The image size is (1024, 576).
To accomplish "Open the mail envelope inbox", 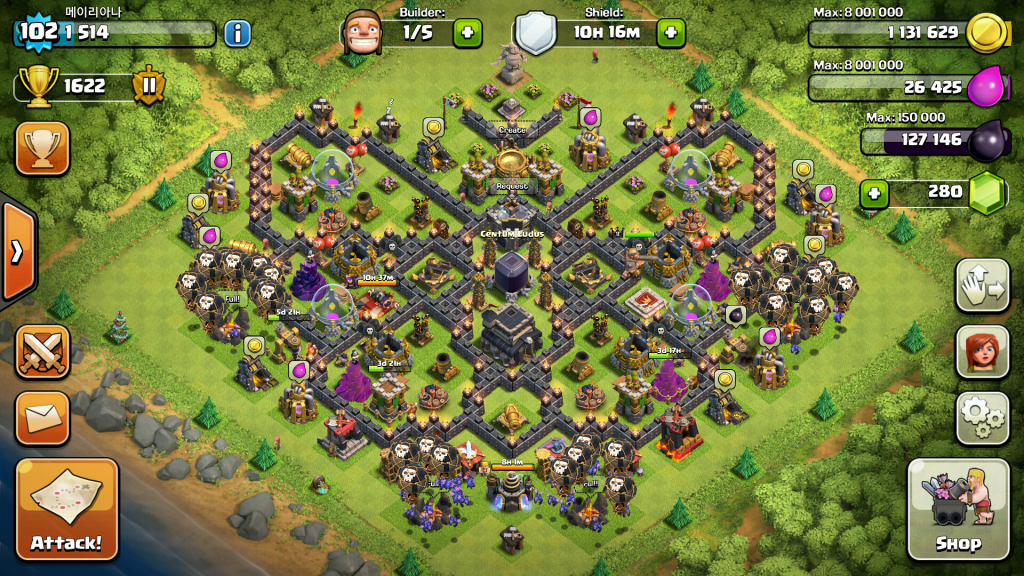I will pyautogui.click(x=42, y=418).
